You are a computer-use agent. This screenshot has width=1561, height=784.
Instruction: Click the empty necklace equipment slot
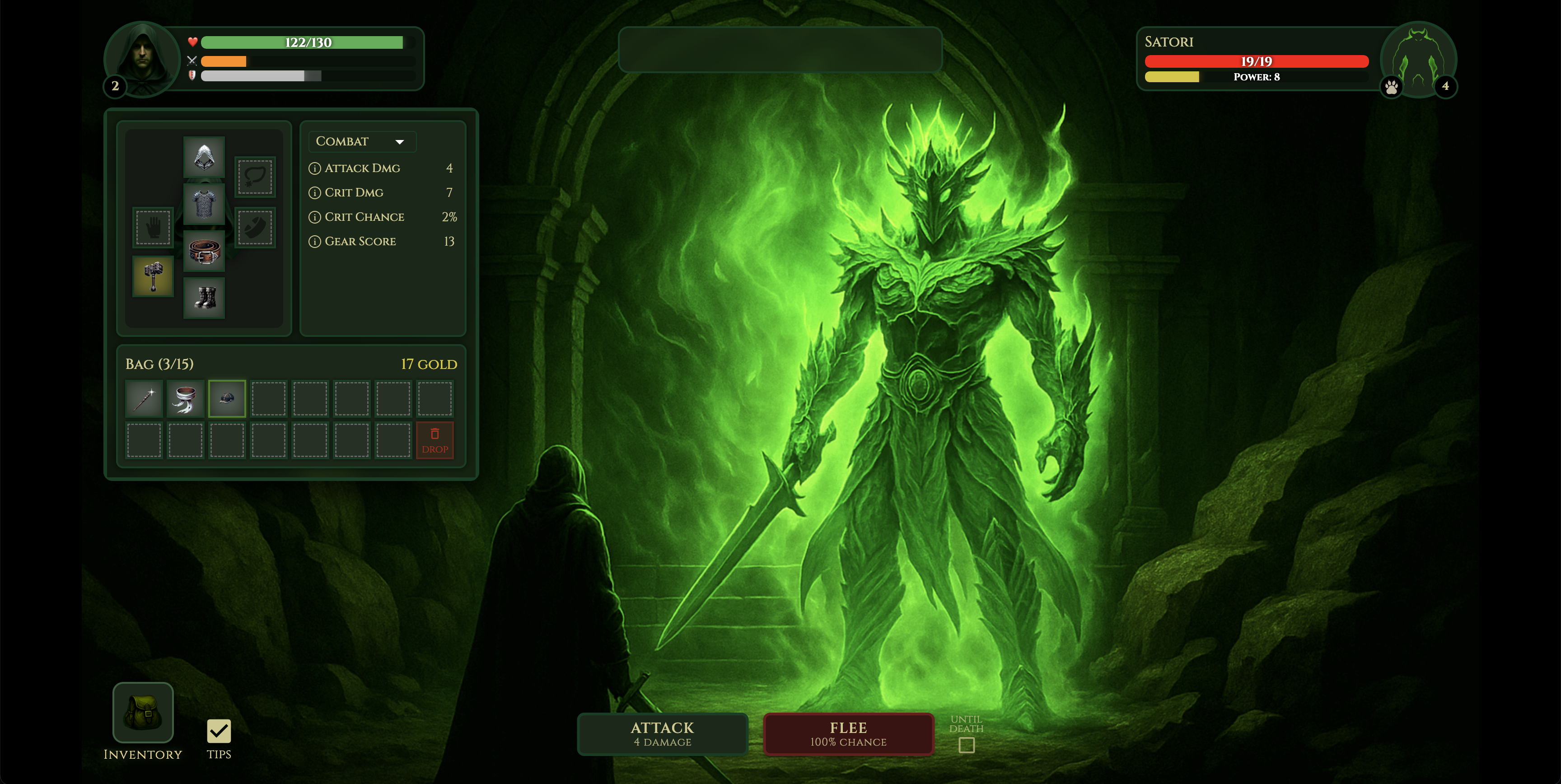point(255,177)
